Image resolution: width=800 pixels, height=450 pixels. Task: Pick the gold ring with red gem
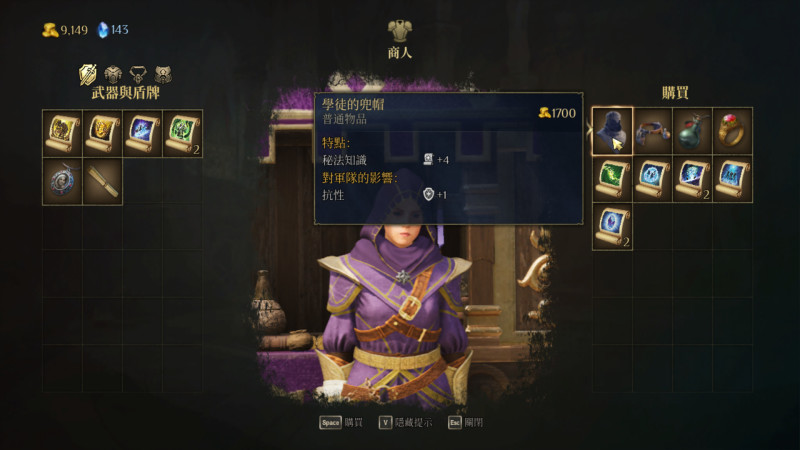pyautogui.click(x=732, y=130)
